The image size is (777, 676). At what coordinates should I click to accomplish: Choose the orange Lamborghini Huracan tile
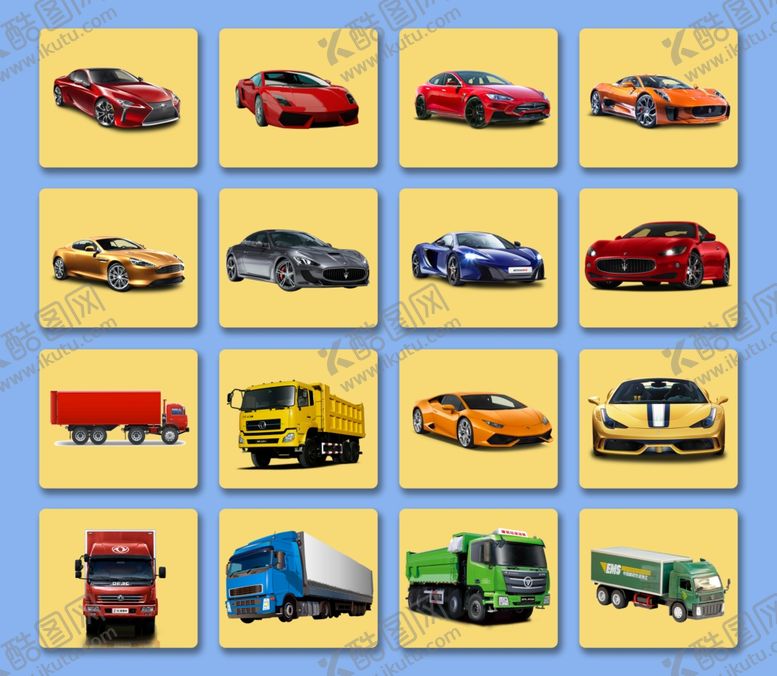(478, 418)
